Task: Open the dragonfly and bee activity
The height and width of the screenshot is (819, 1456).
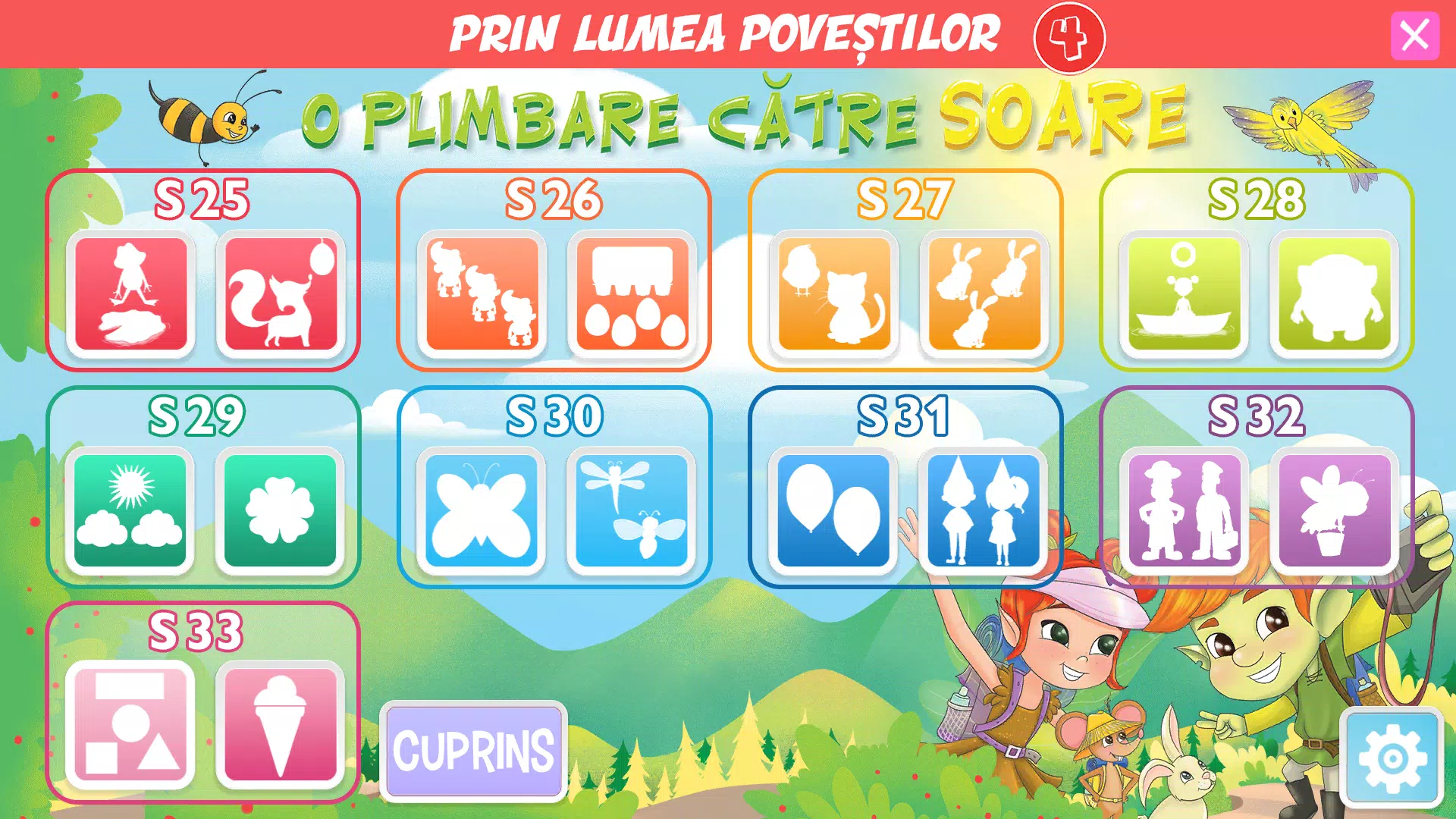Action: point(631,510)
